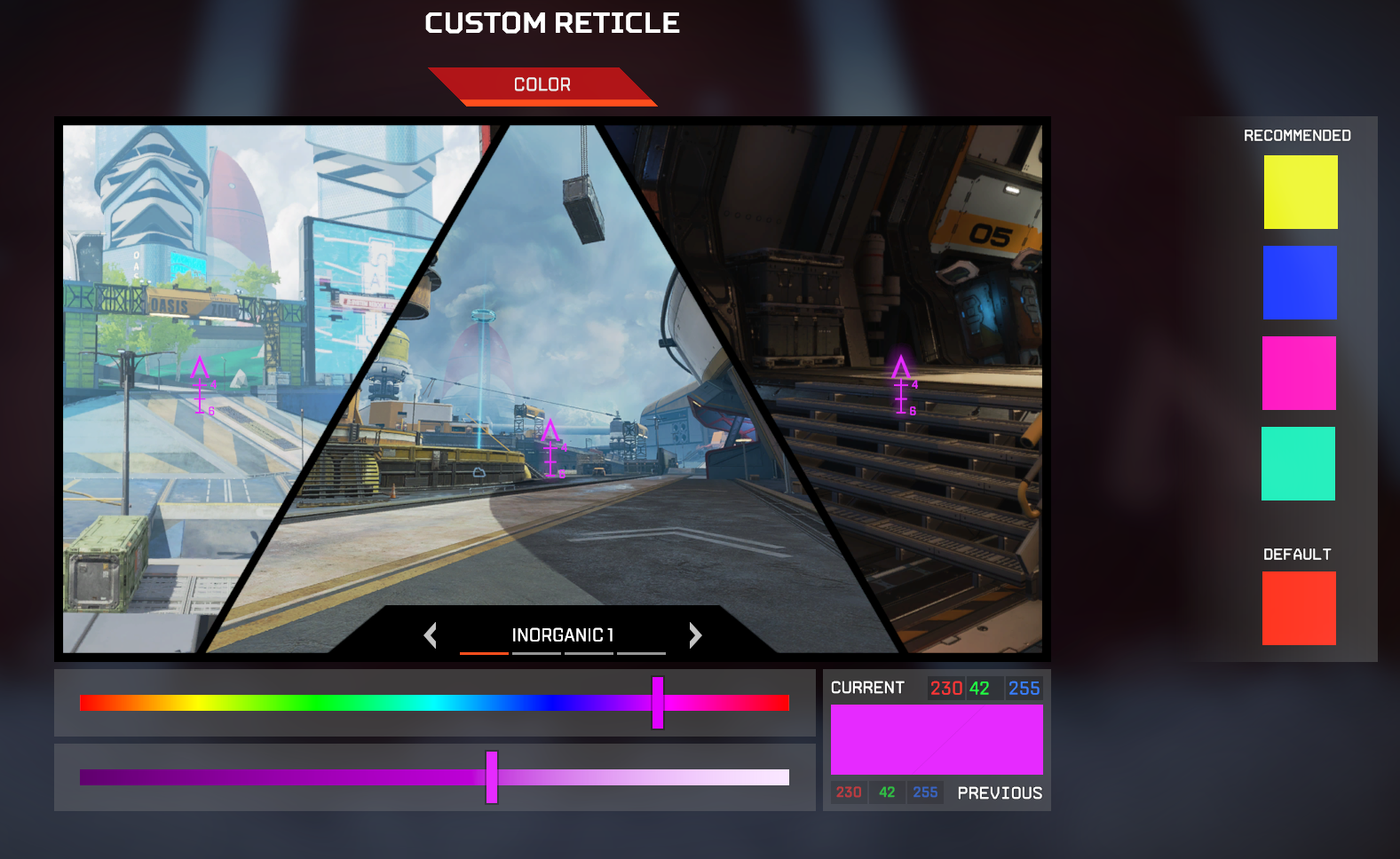Click the current magenta color preview

pyautogui.click(x=936, y=739)
